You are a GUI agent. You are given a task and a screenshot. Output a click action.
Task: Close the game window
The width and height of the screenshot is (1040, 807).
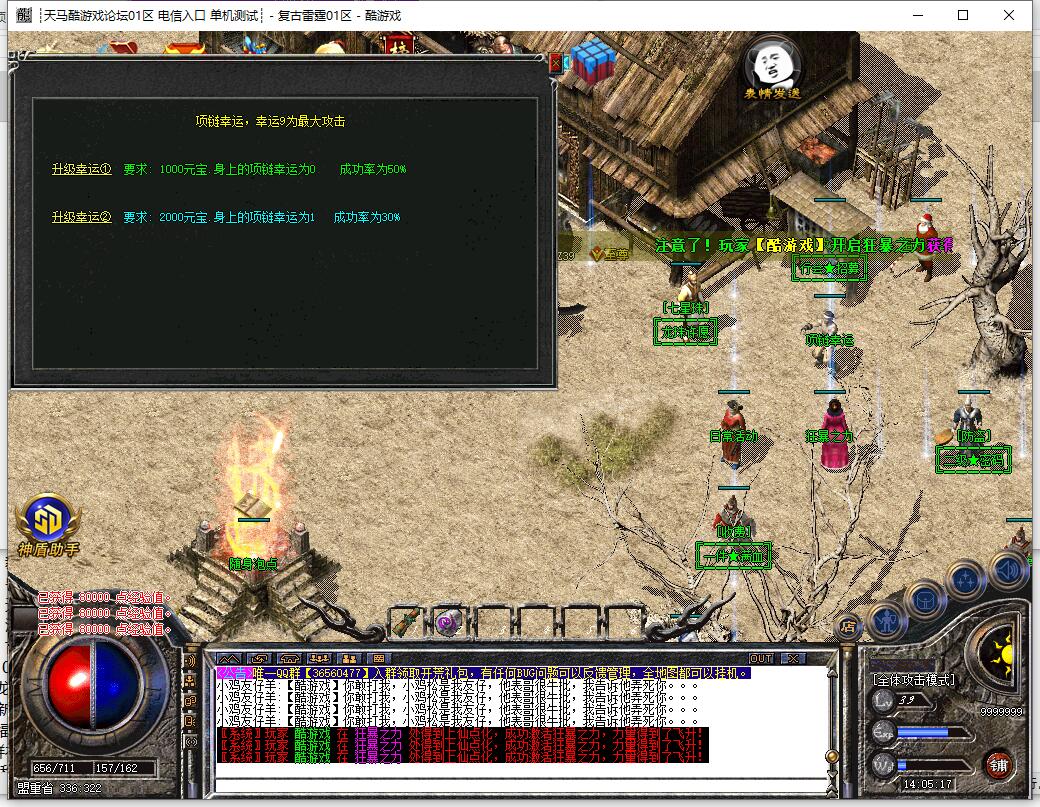tap(1010, 15)
